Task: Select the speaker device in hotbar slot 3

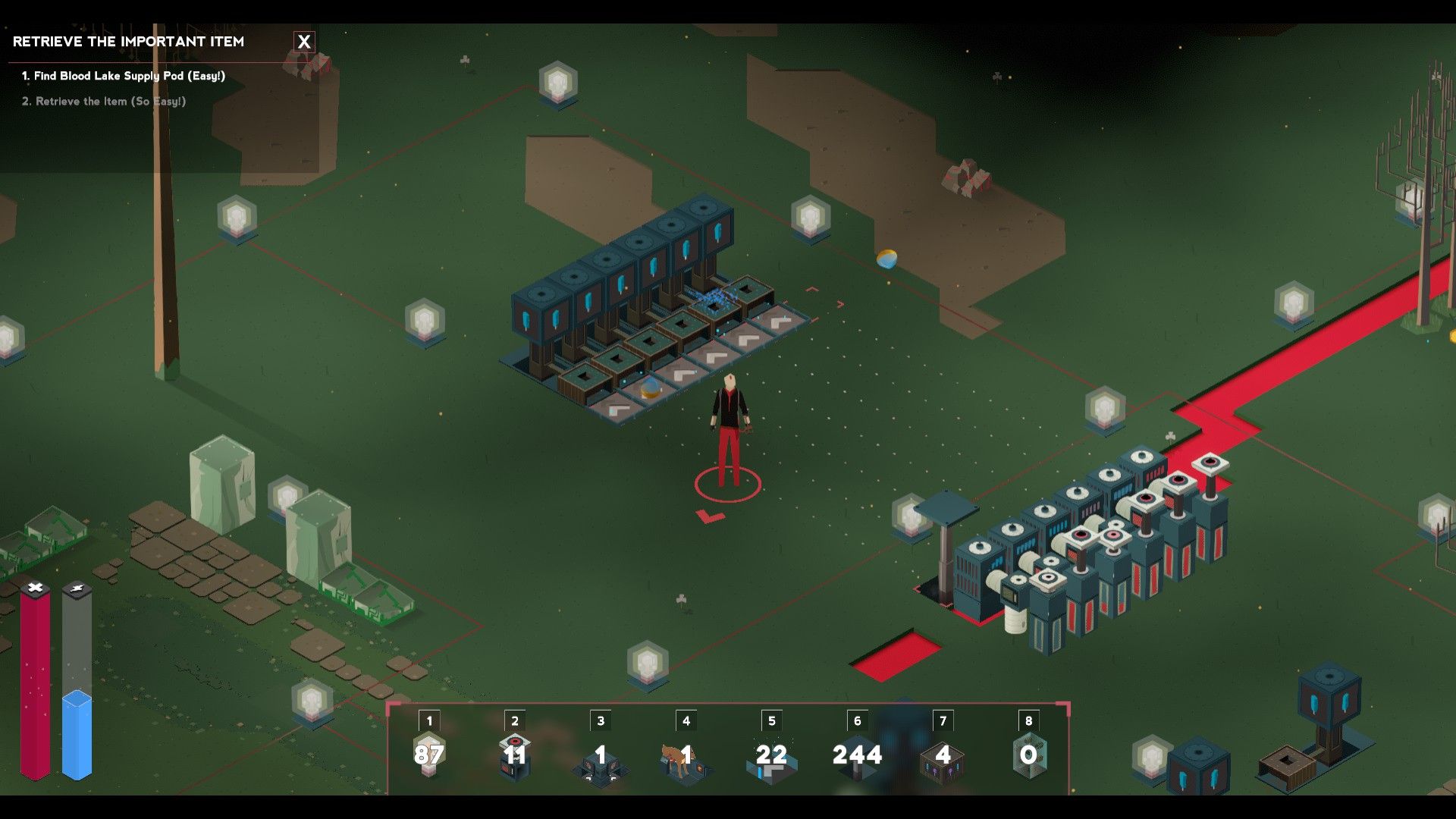Action: [600, 758]
